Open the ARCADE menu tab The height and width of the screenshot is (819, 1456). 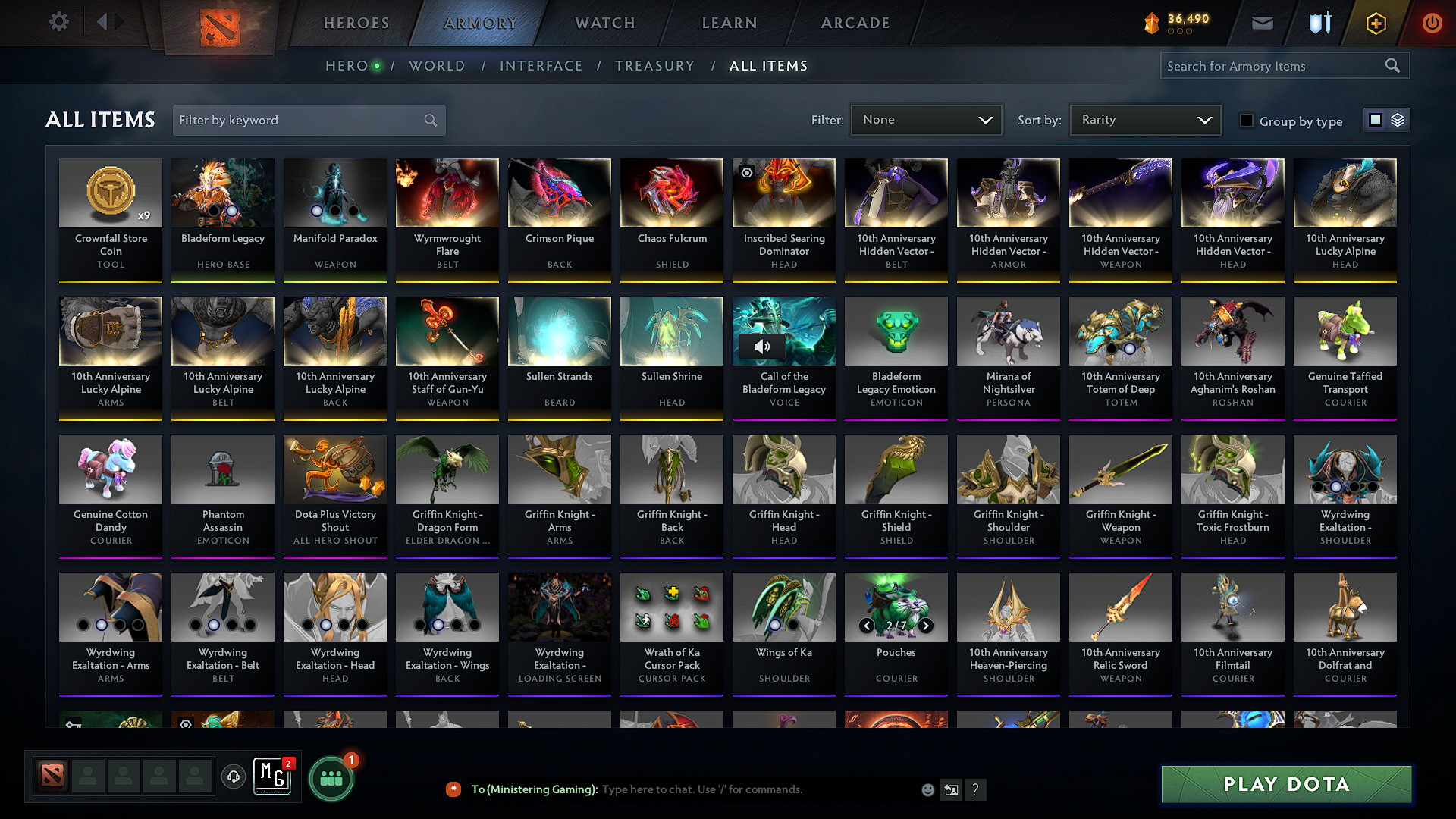[x=855, y=23]
